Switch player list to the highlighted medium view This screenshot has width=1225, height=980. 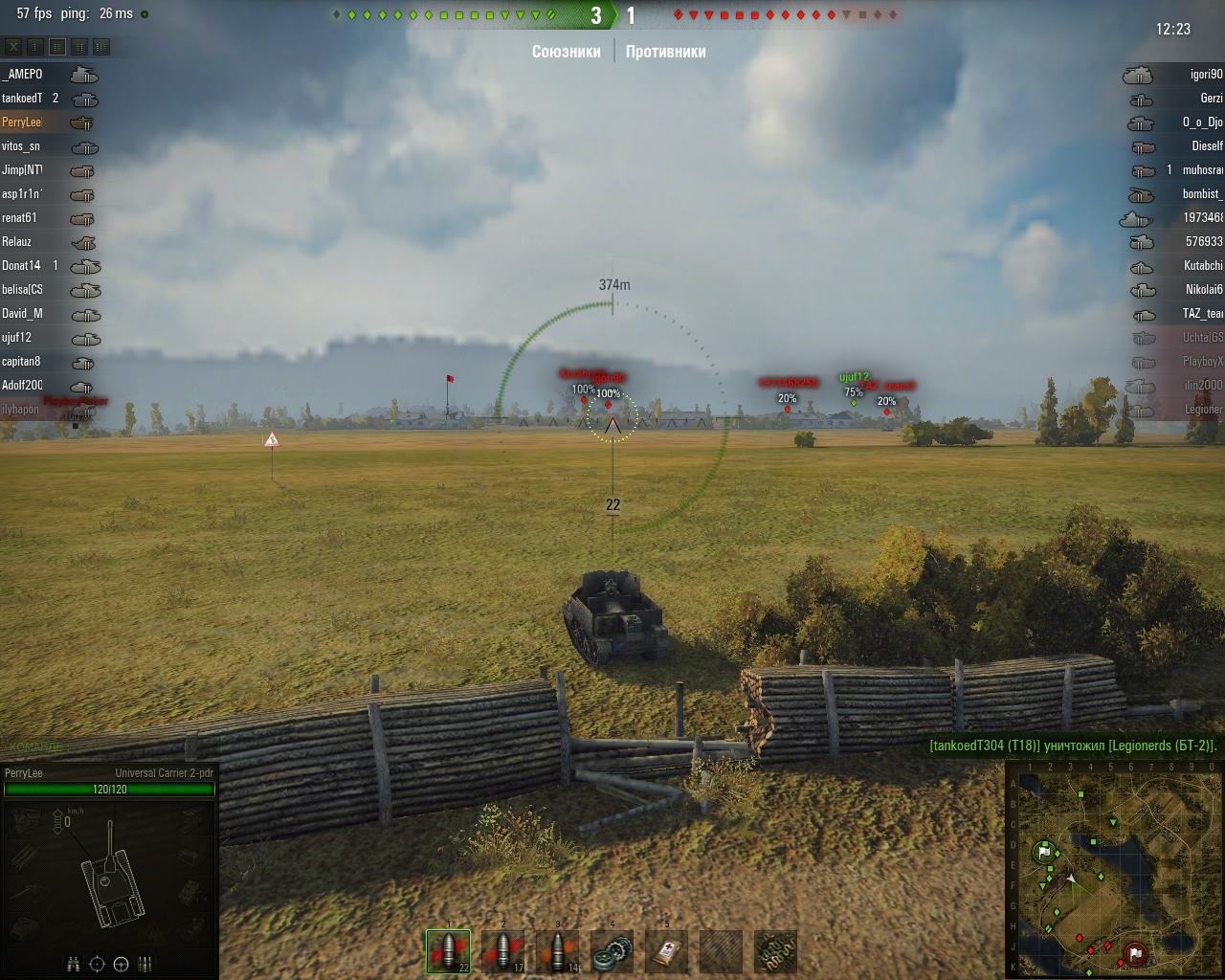pyautogui.click(x=57, y=46)
